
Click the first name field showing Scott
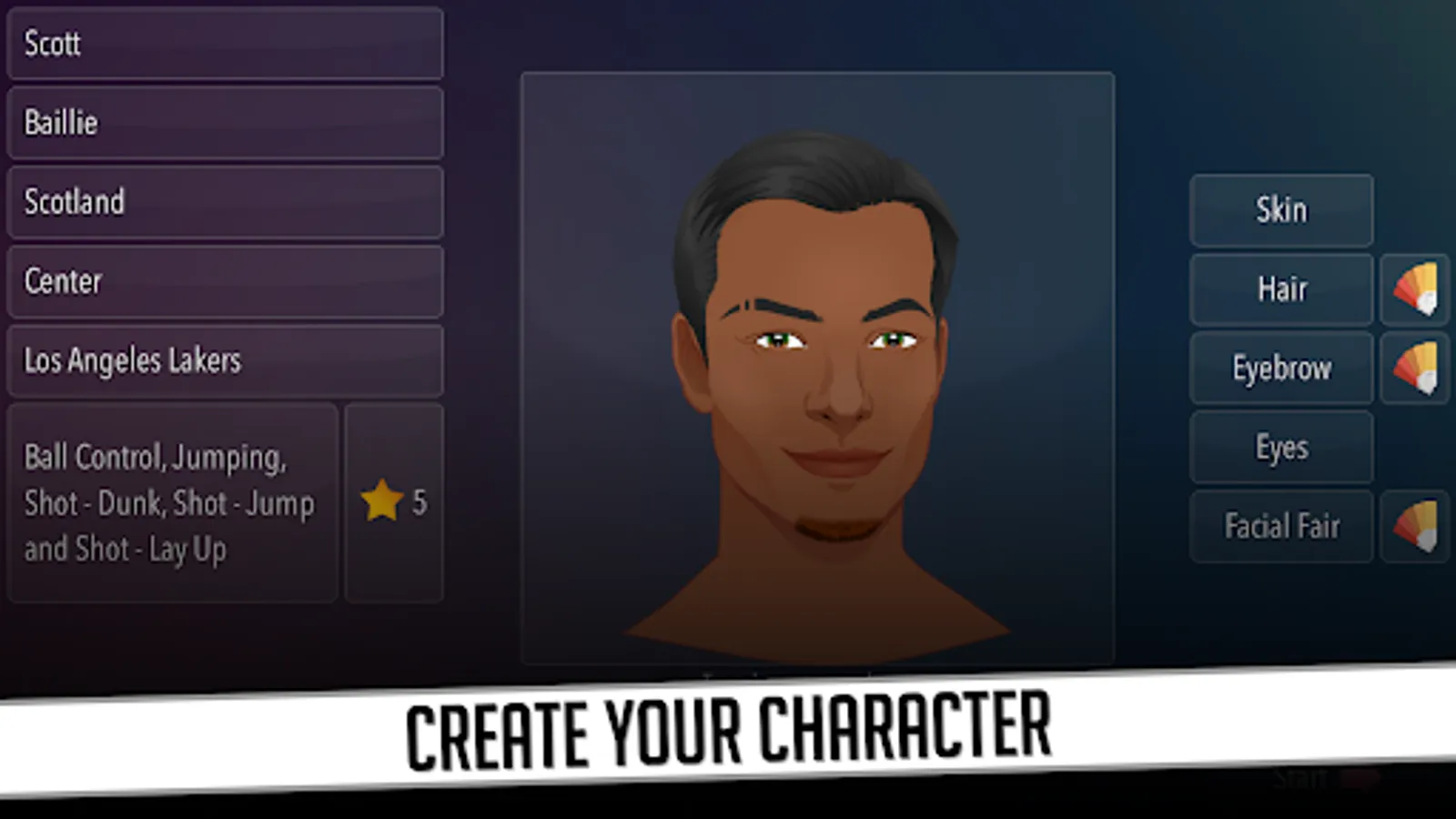point(224,44)
